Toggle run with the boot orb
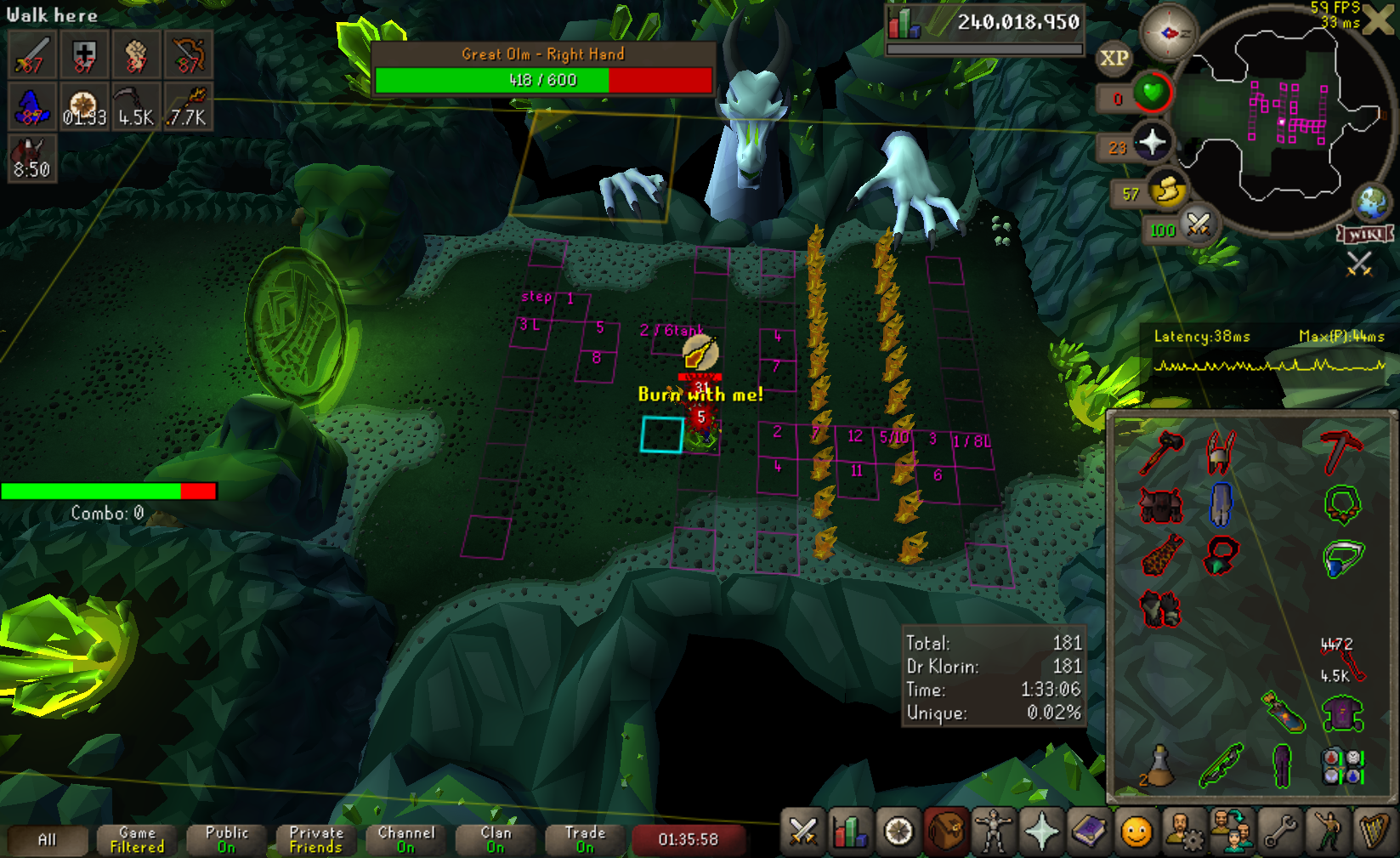 [x=1168, y=190]
